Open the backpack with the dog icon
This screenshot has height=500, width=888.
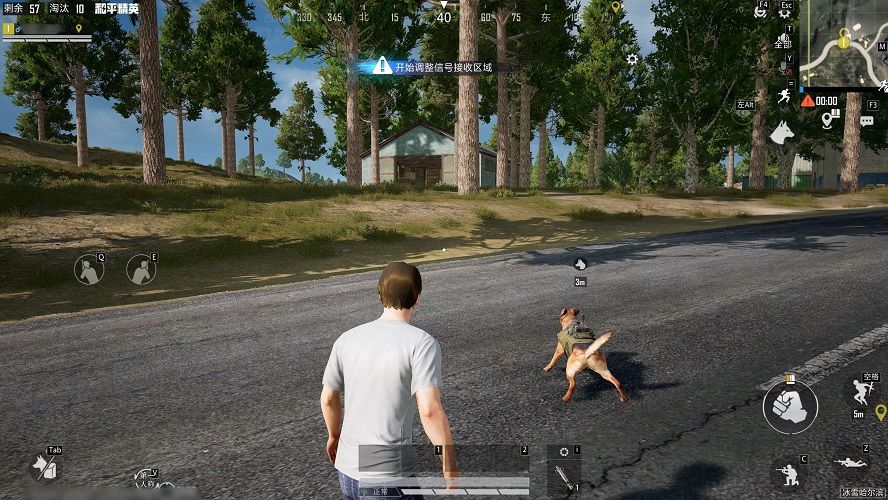pos(43,465)
